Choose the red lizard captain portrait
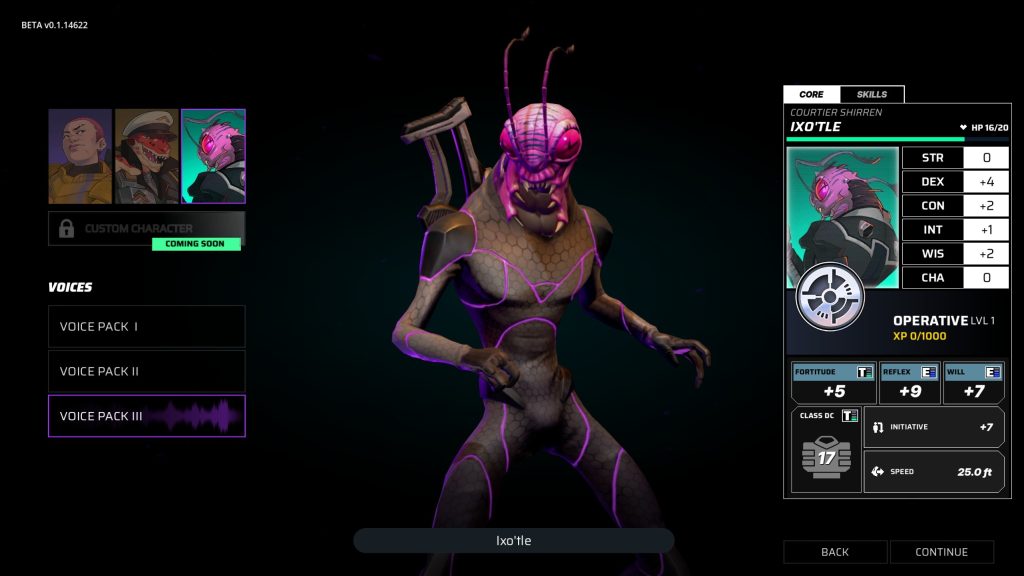The image size is (1024, 576). [x=146, y=156]
